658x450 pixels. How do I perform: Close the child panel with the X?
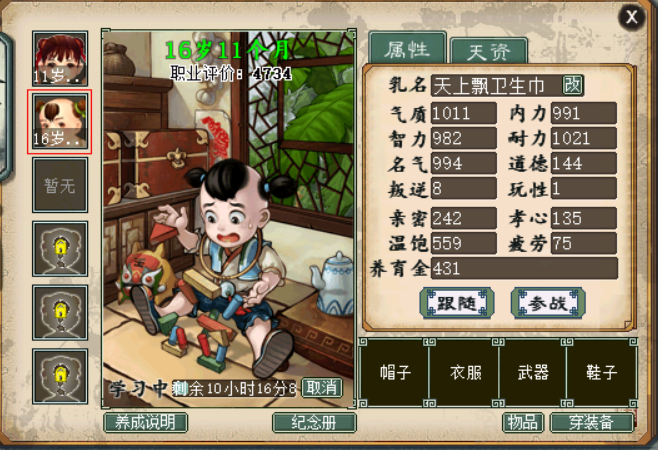[630, 17]
